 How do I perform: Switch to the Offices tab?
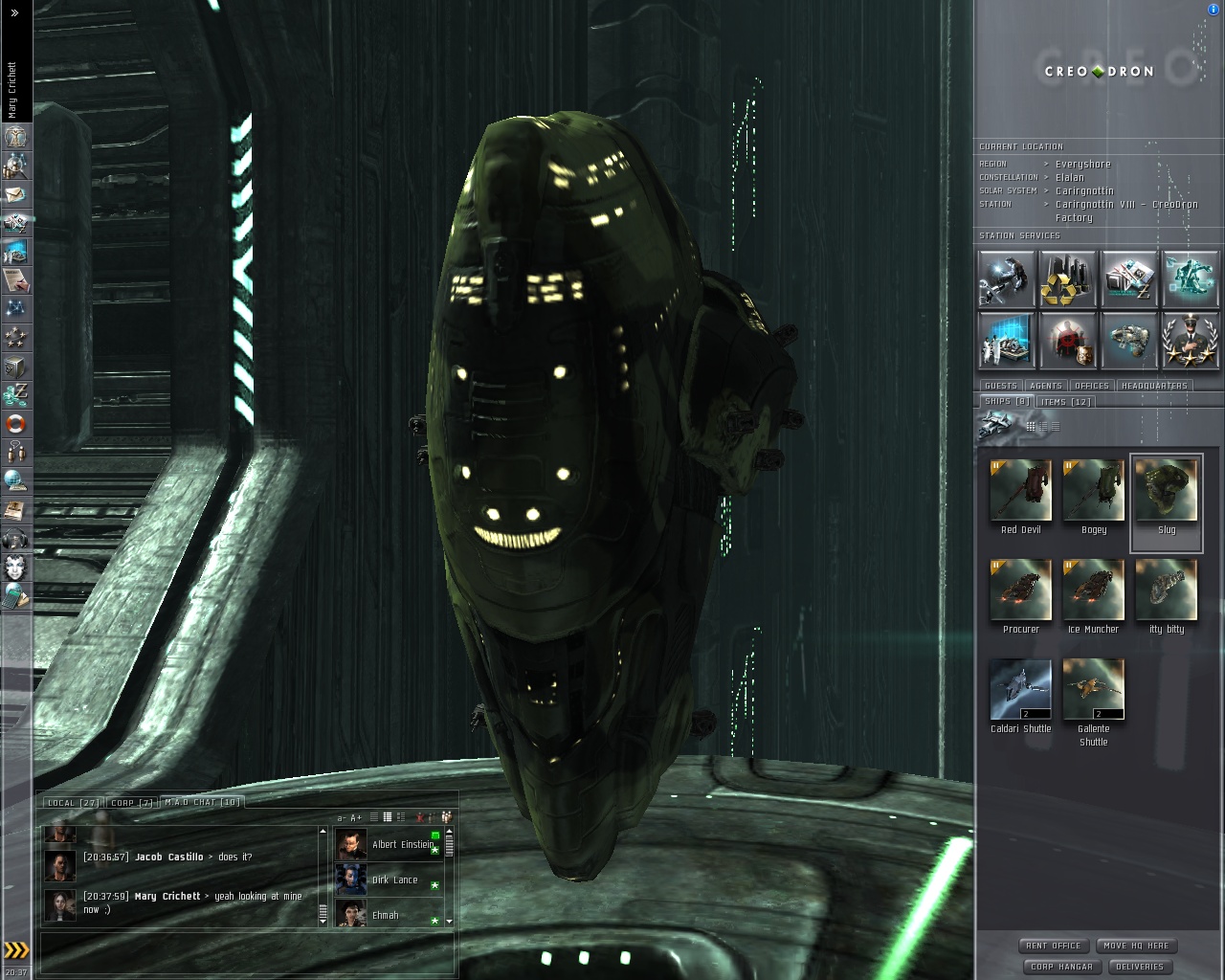1092,386
